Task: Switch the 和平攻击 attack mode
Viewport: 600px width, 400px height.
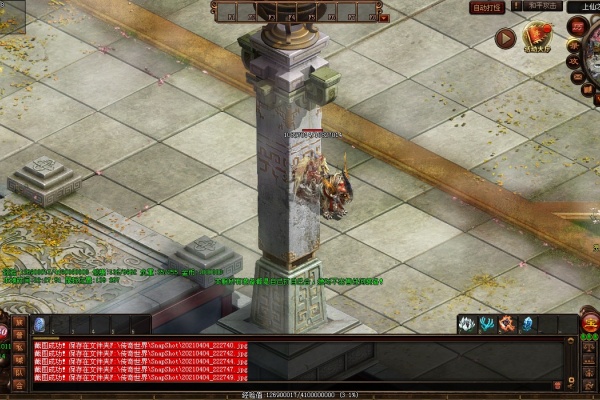Action: point(541,6)
